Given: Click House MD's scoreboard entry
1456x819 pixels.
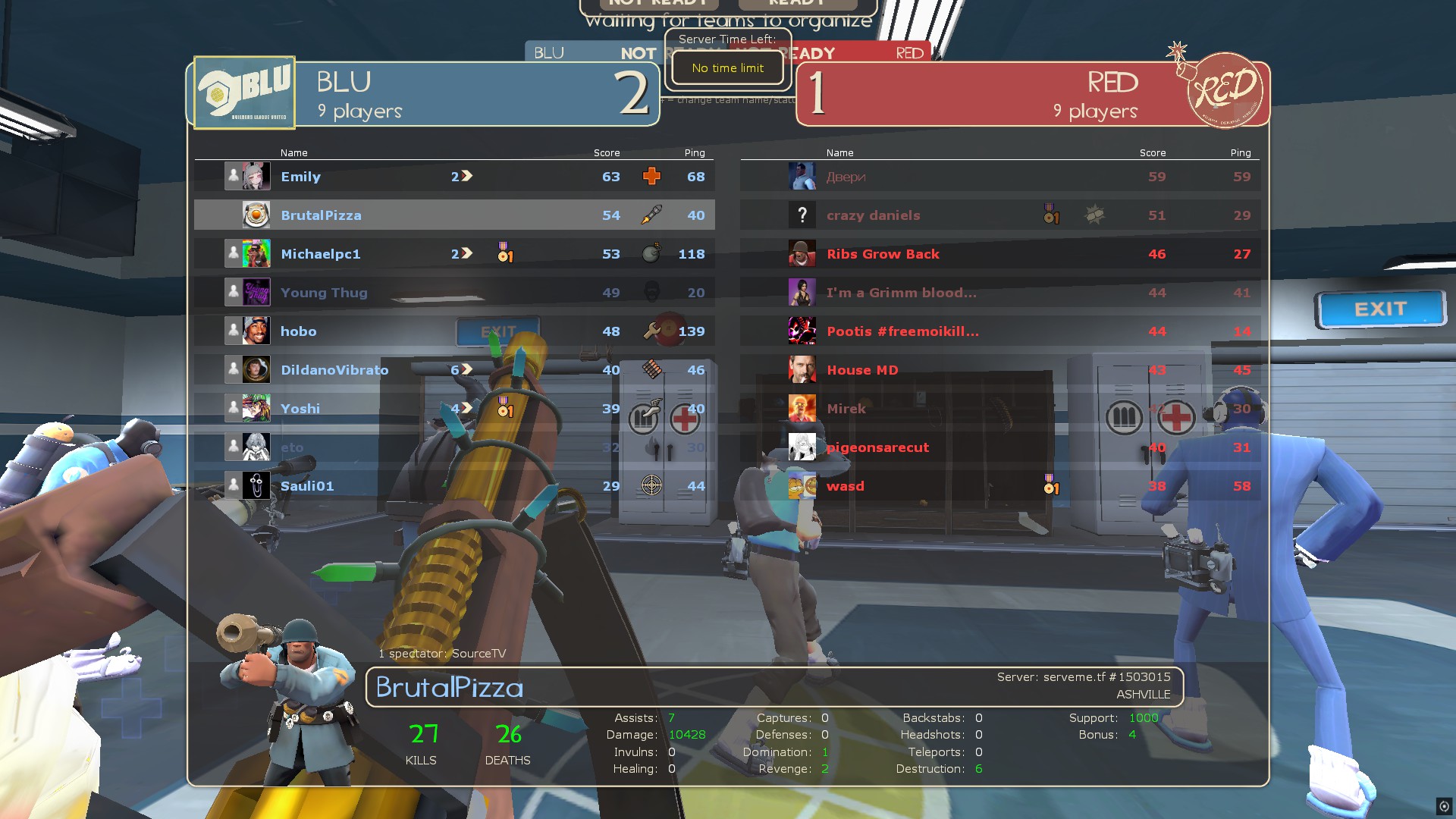Looking at the screenshot, I should click(862, 370).
